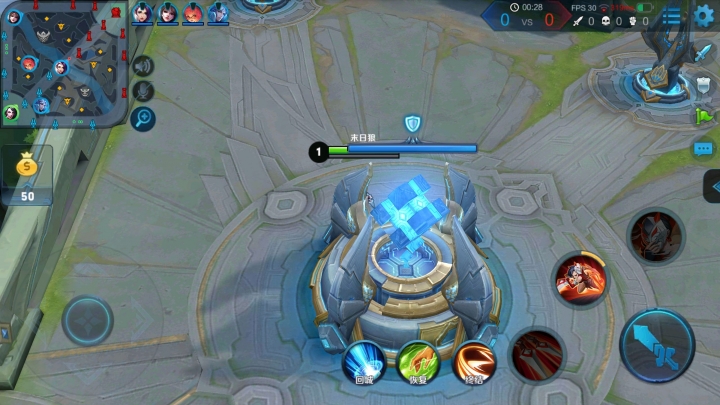
Task: Open the three-line menu list icon
Action: click(x=673, y=16)
